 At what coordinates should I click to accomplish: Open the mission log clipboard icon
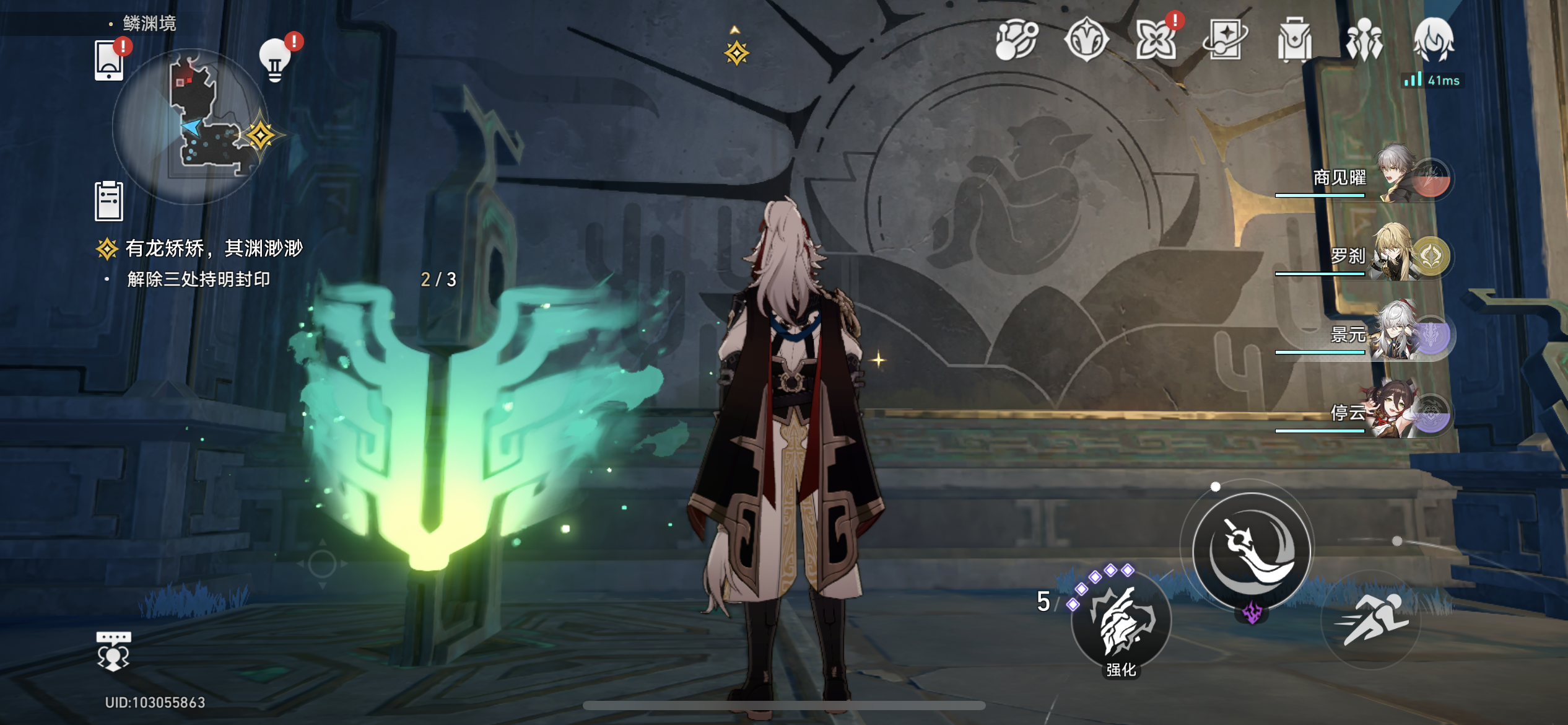pyautogui.click(x=109, y=201)
